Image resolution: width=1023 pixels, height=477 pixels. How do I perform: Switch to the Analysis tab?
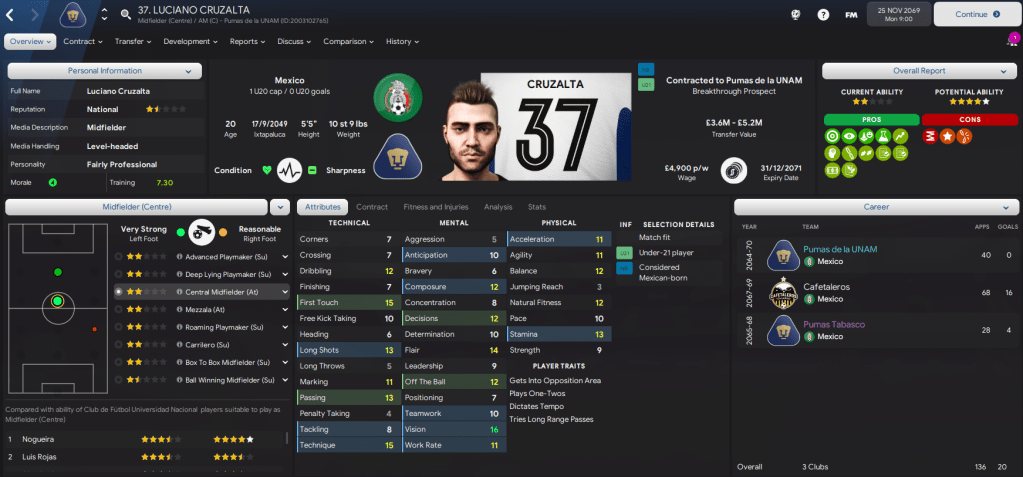[x=497, y=207]
